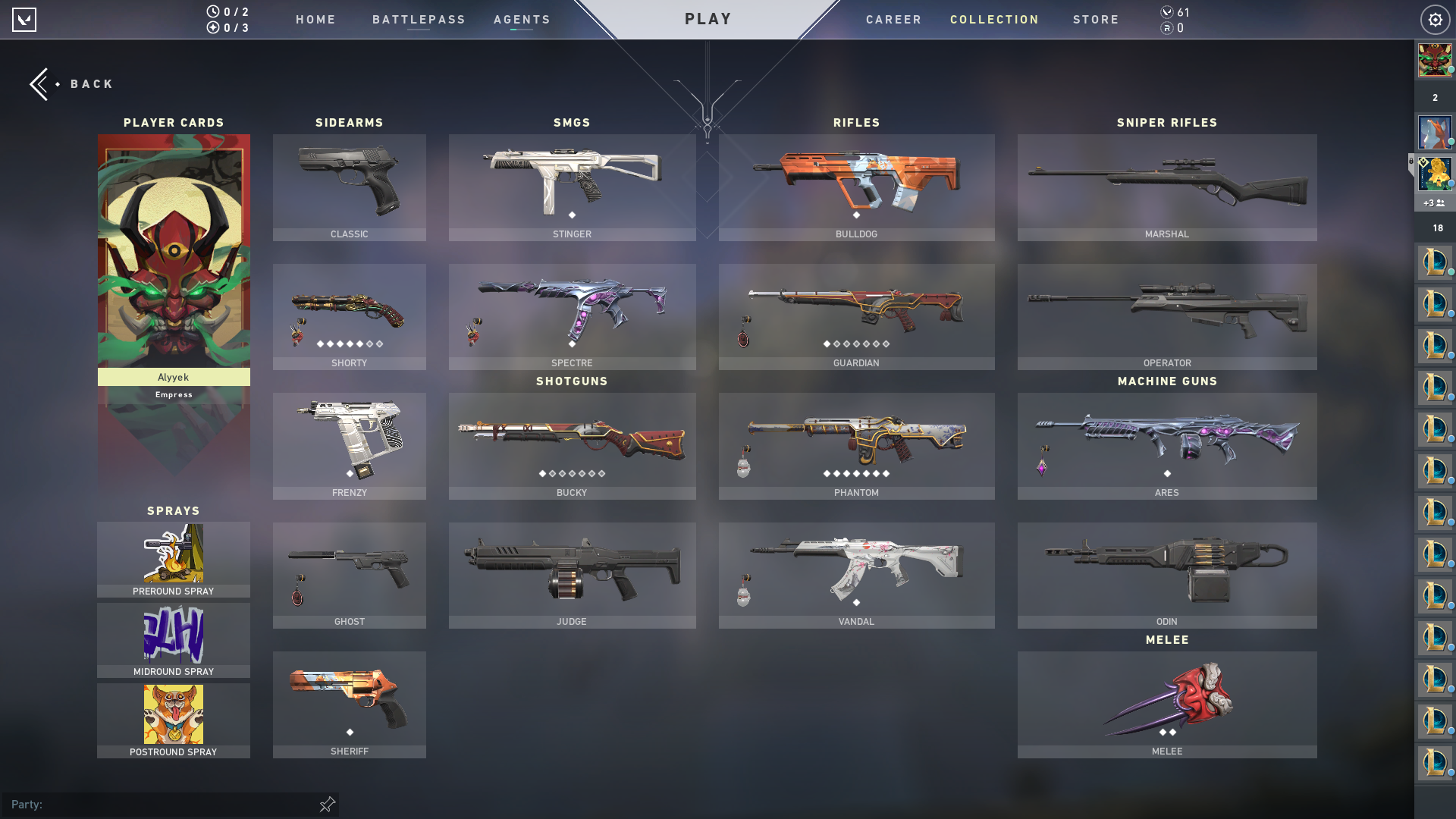Viewport: 1456px width, 819px height.
Task: Select the Alyyek player card
Action: tap(173, 258)
